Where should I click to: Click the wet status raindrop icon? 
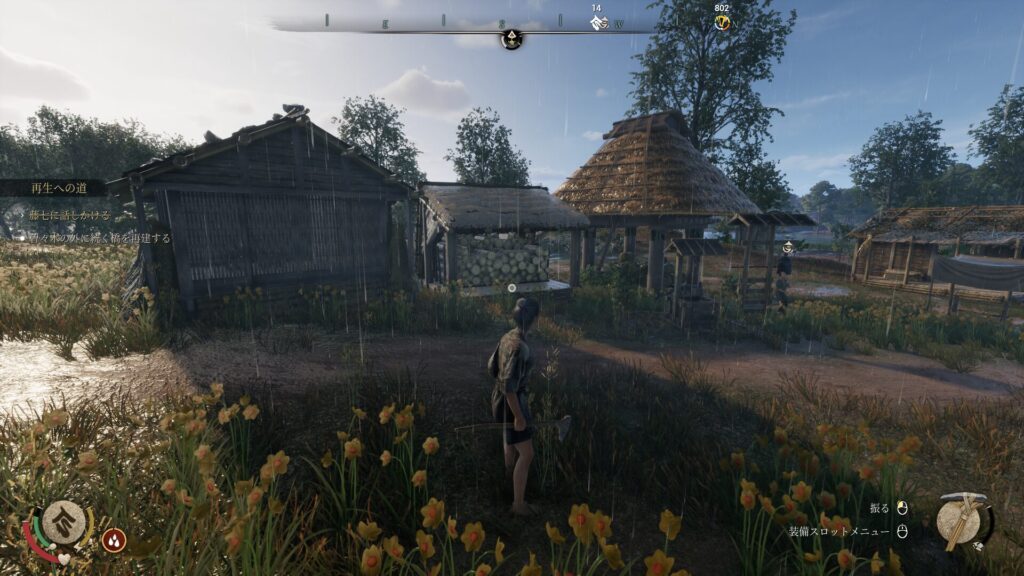[114, 540]
